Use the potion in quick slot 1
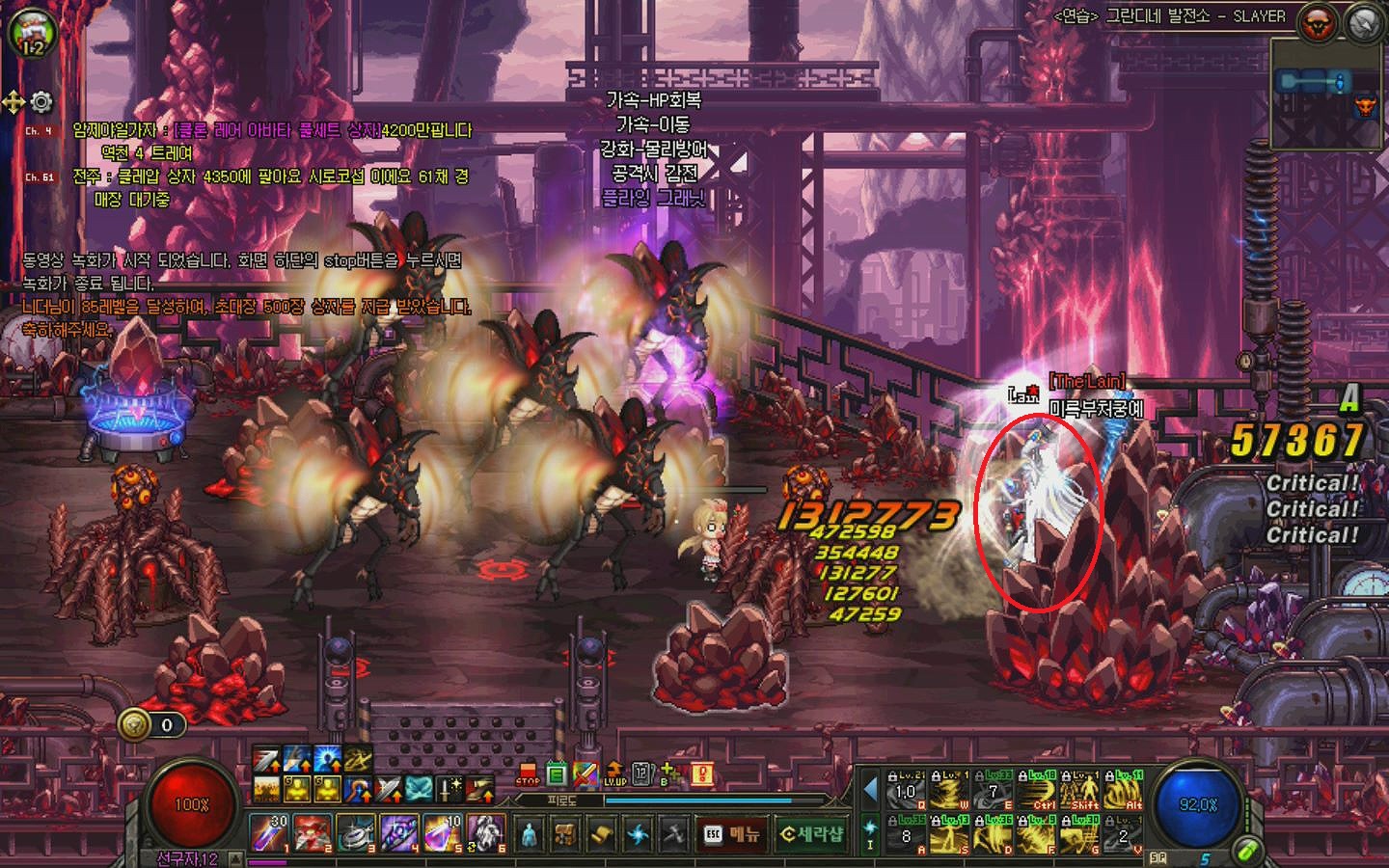 tap(269, 833)
